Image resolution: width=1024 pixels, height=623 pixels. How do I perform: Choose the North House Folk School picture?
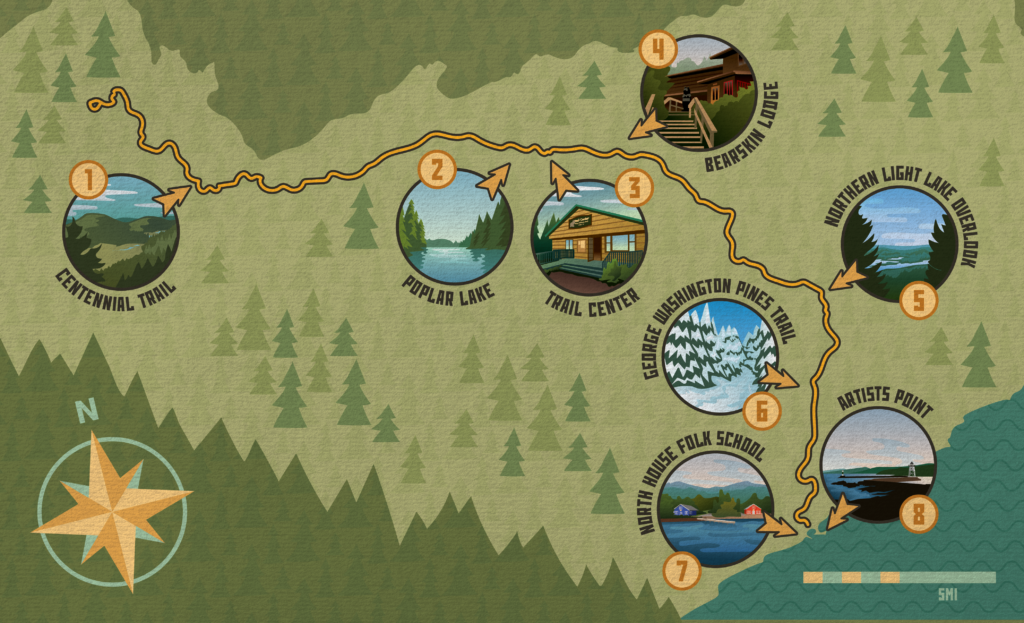714,508
